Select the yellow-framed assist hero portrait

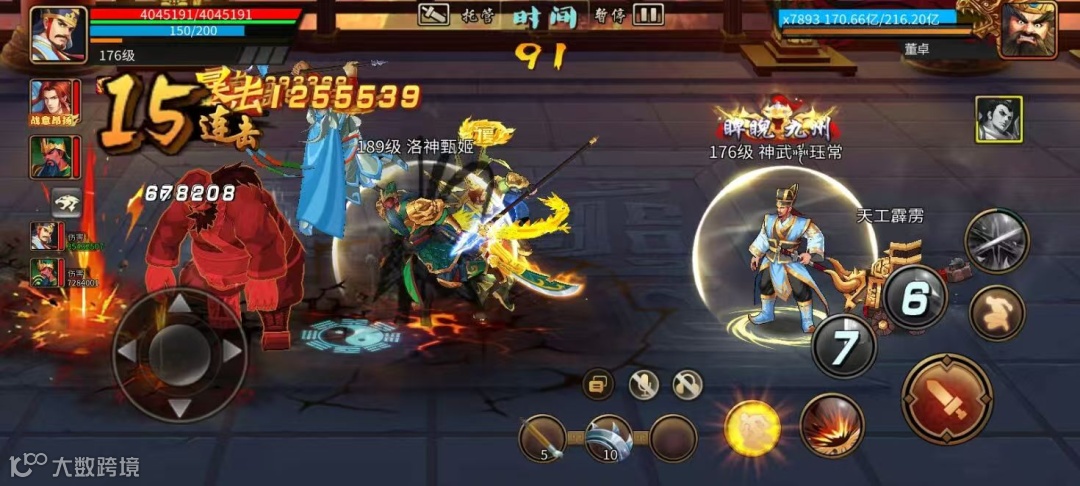click(998, 120)
